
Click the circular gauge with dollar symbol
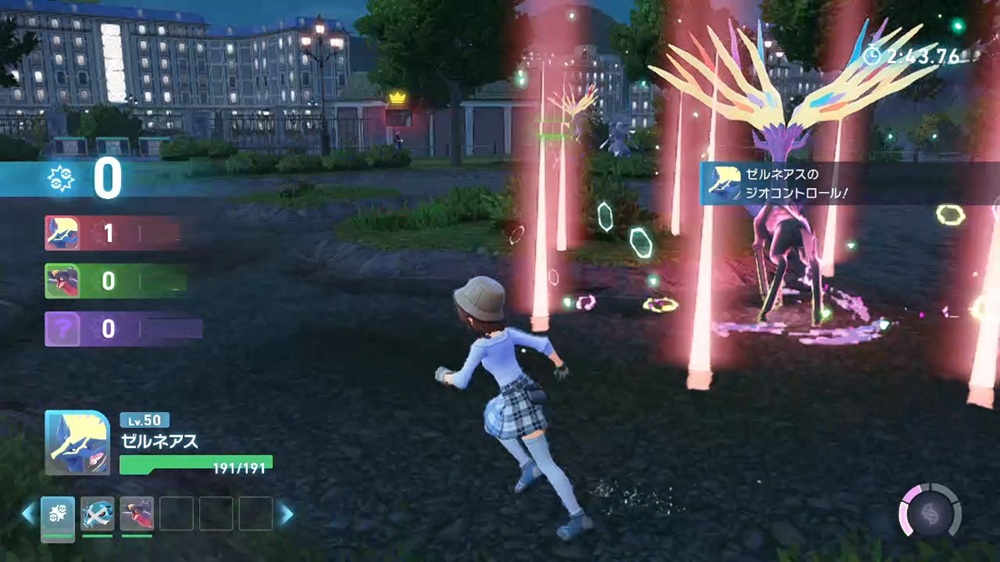[930, 512]
